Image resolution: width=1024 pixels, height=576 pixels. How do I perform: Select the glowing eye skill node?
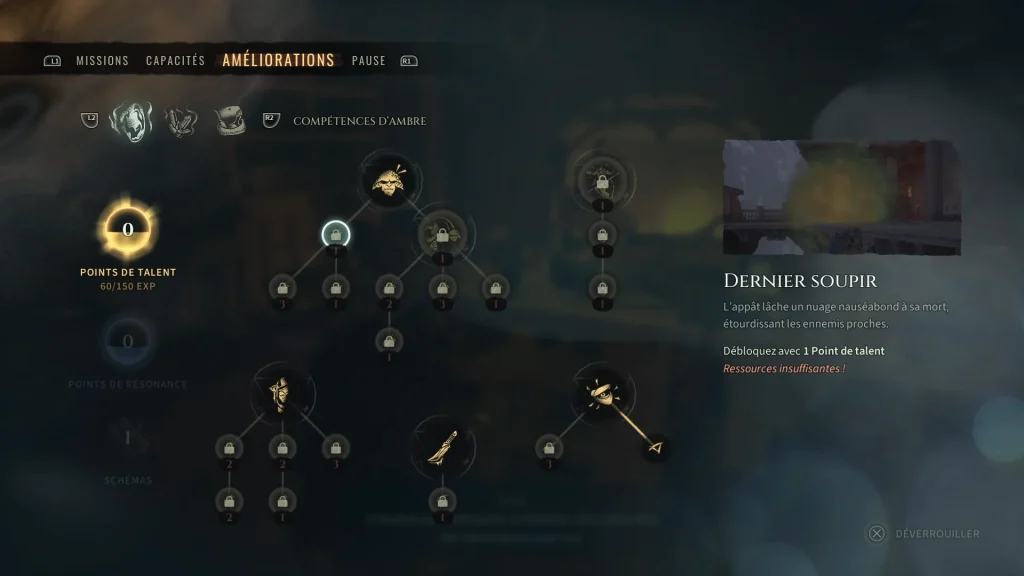click(603, 393)
